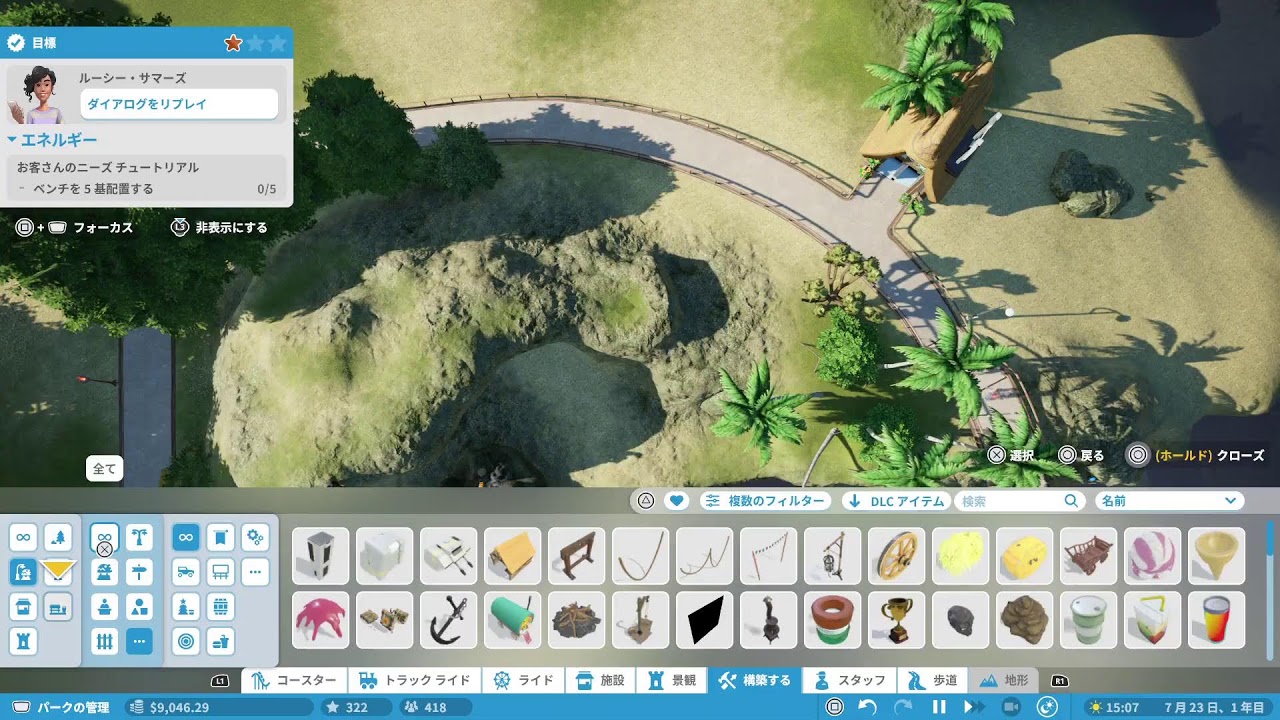This screenshot has width=1280, height=720.
Task: Select the 景観 tab
Action: [x=672, y=680]
